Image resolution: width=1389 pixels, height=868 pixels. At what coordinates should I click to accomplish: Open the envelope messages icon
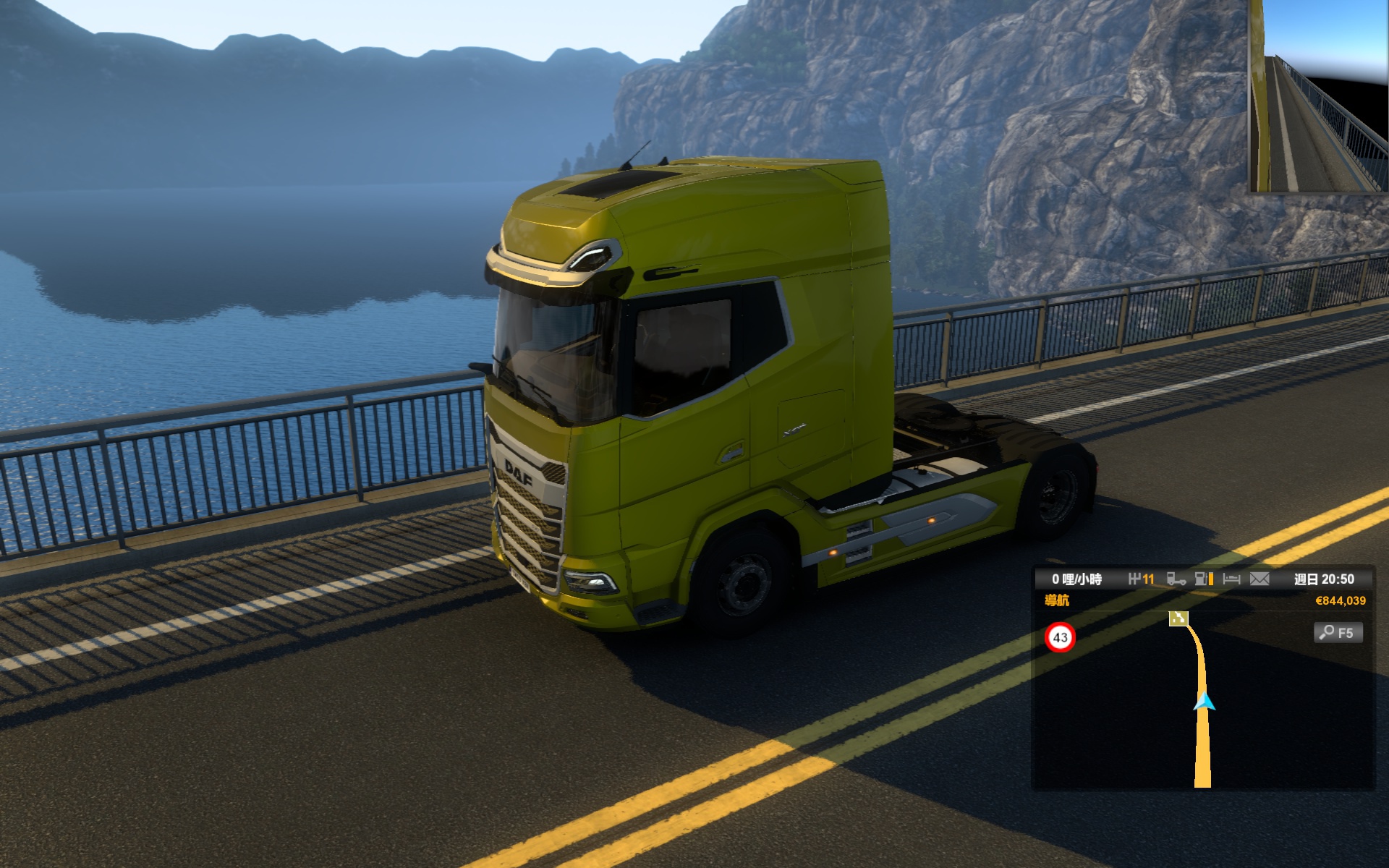[x=1260, y=579]
